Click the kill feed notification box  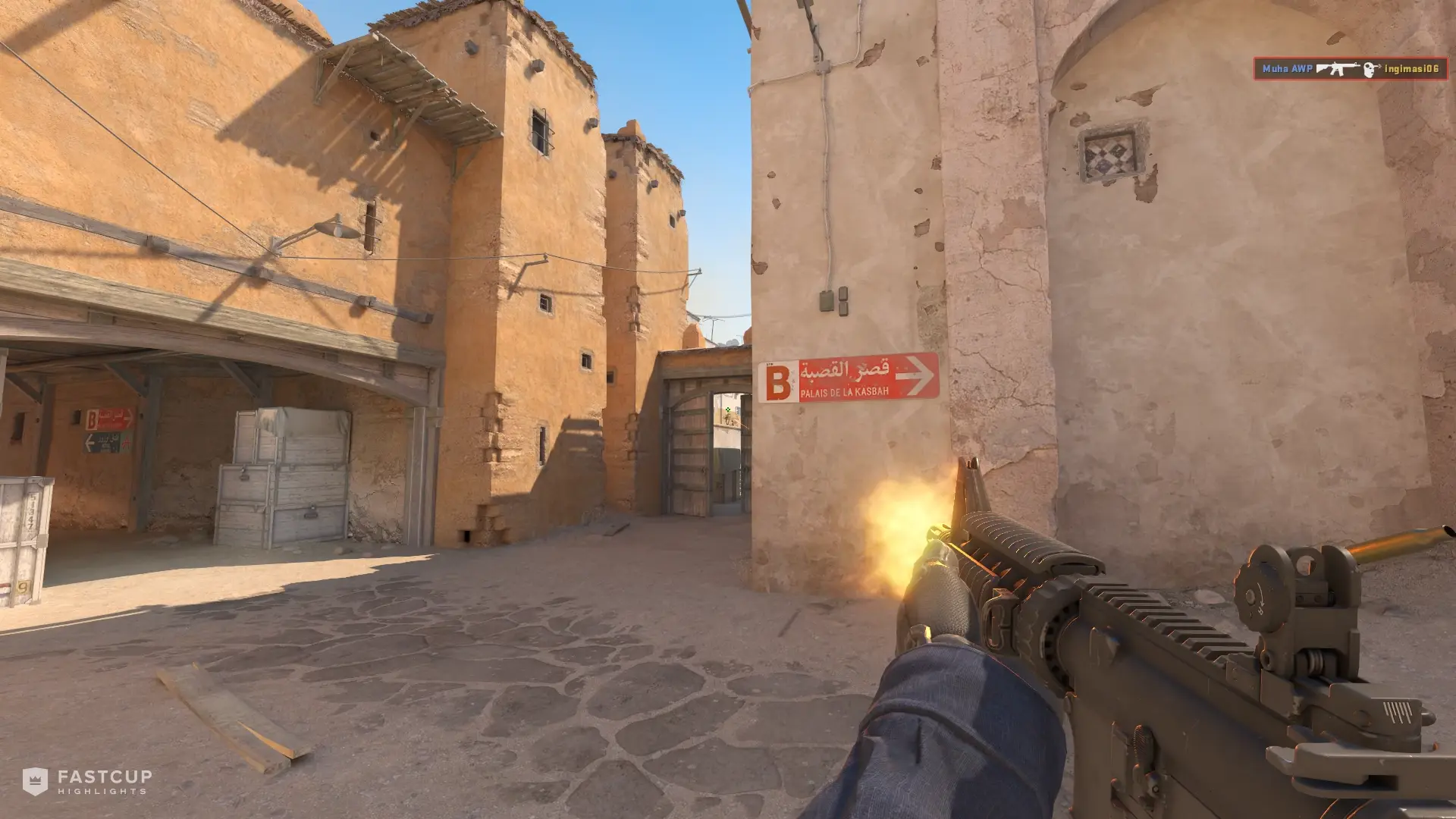[1354, 69]
